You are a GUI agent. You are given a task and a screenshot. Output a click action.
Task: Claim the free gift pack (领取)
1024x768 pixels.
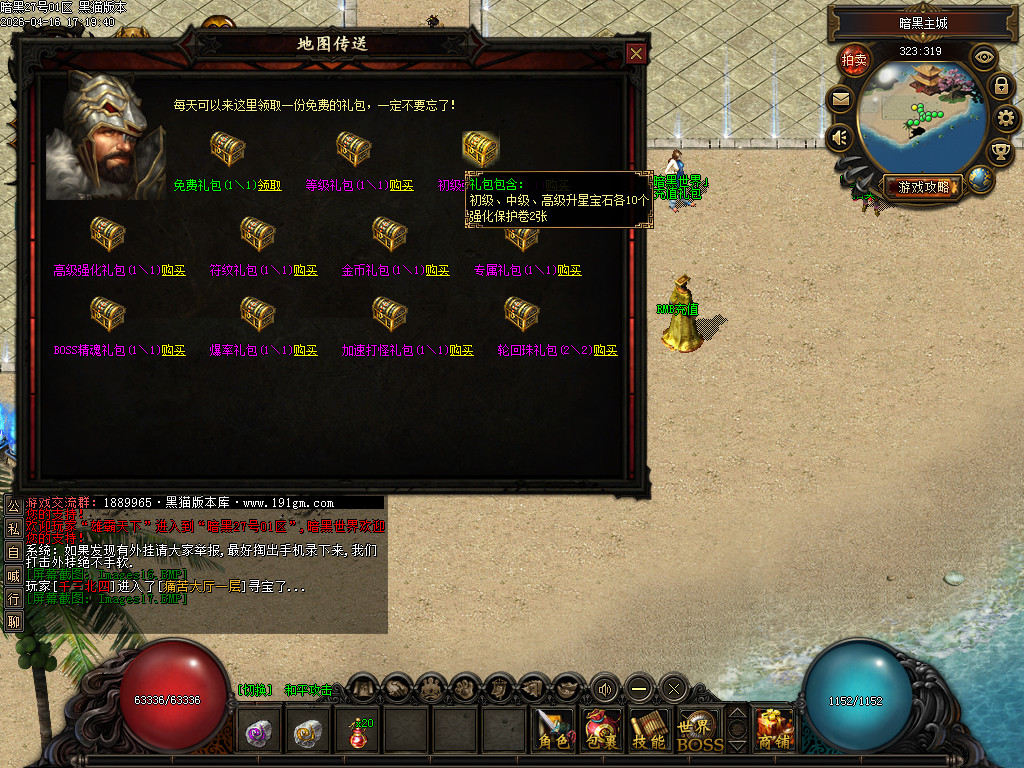pyautogui.click(x=270, y=185)
